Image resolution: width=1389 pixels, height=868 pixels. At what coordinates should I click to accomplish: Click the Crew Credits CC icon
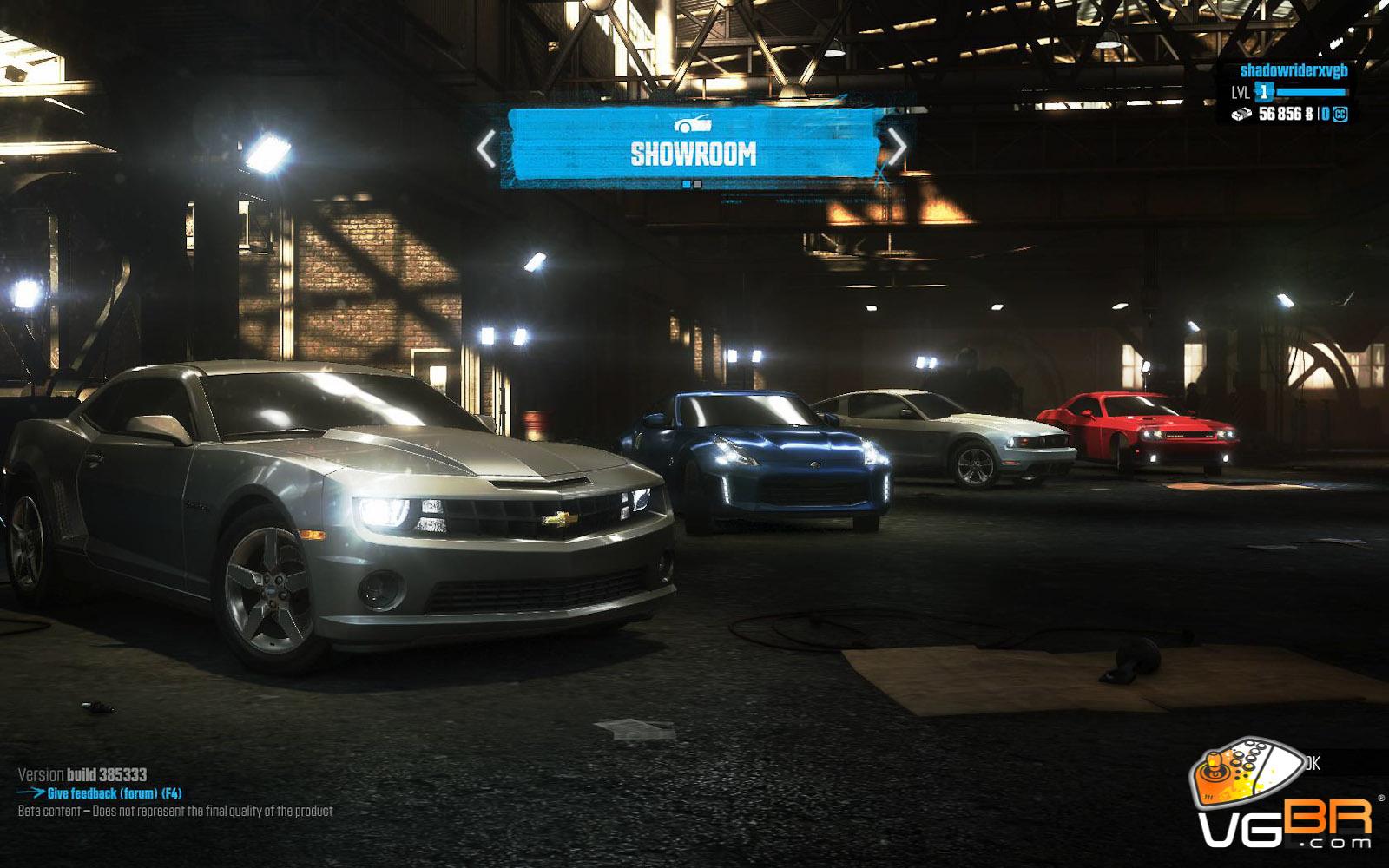pyautogui.click(x=1340, y=115)
